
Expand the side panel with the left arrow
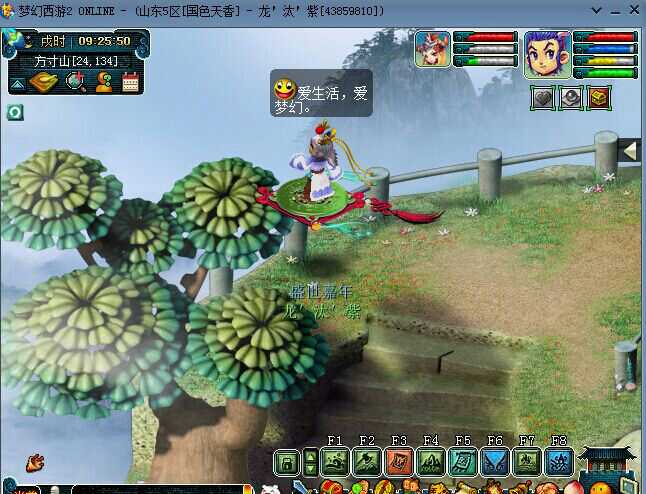coord(630,151)
